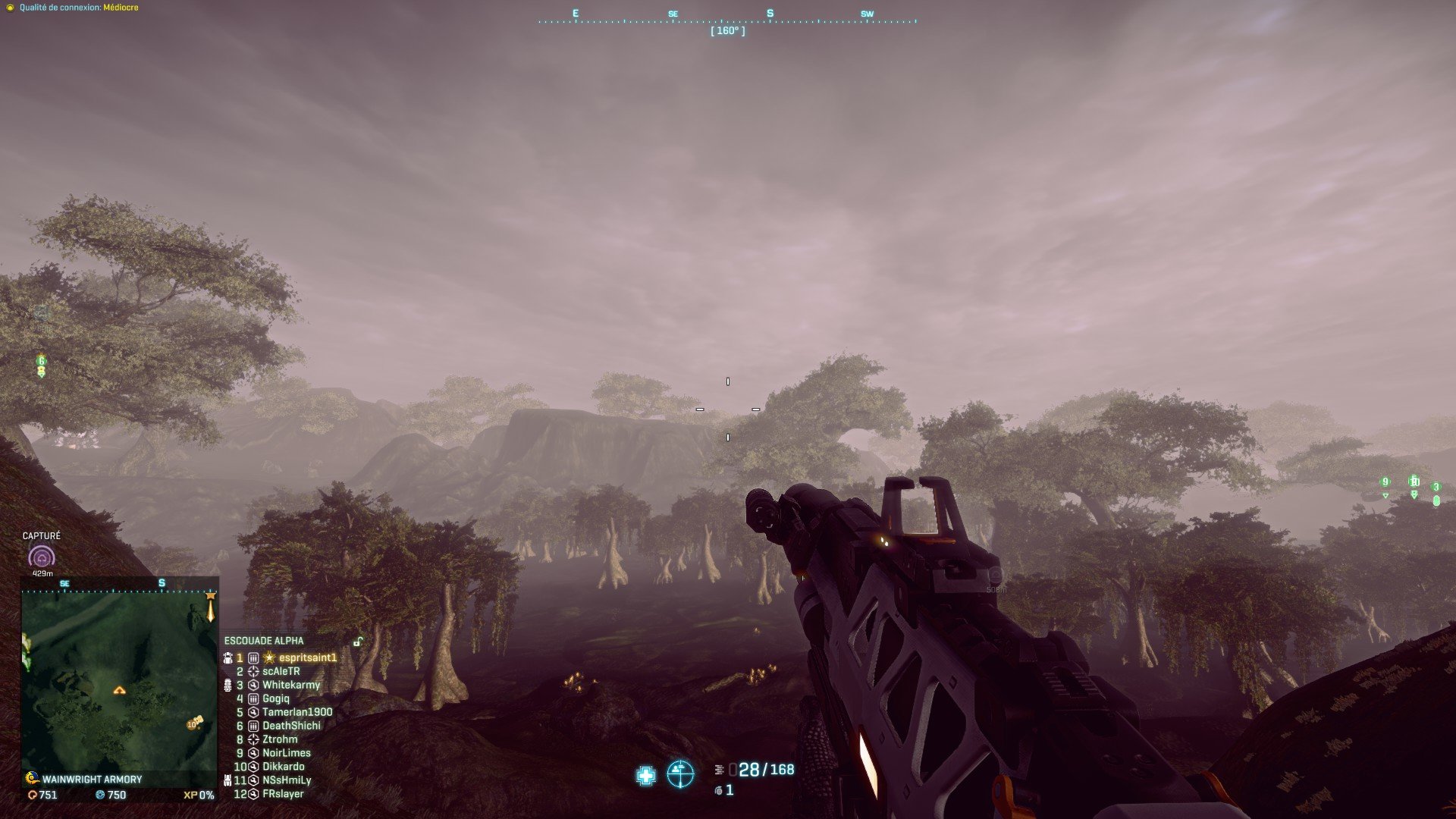
Task: Select squad member Ztrohm
Action: coord(280,739)
